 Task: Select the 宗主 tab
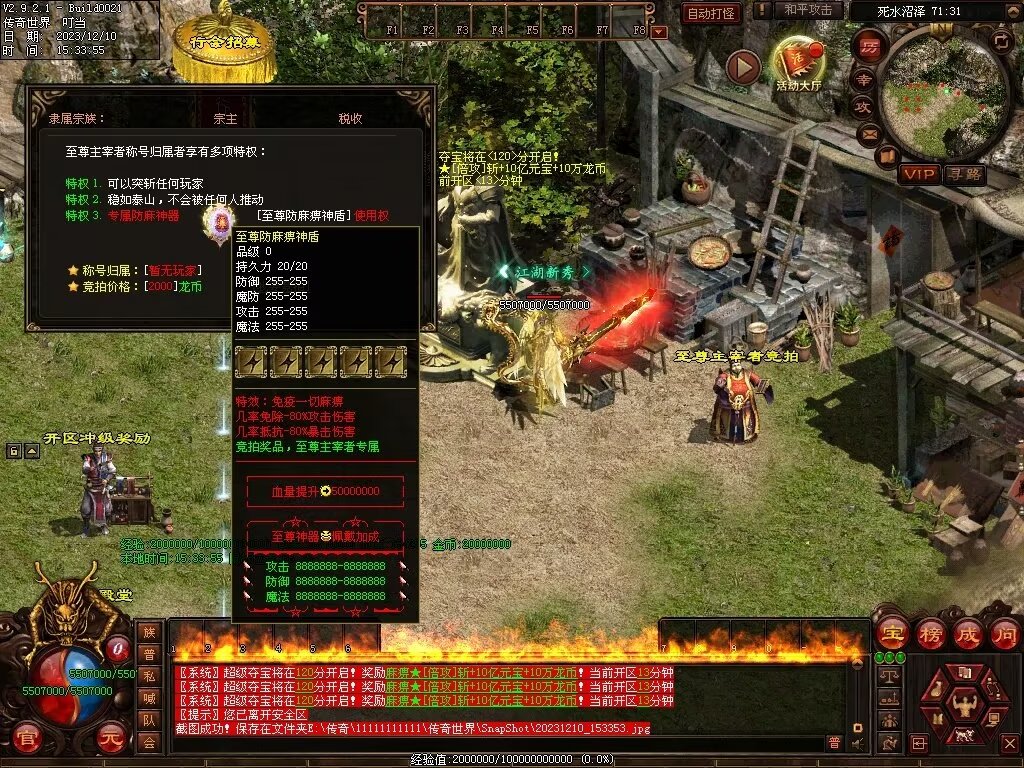pos(226,118)
